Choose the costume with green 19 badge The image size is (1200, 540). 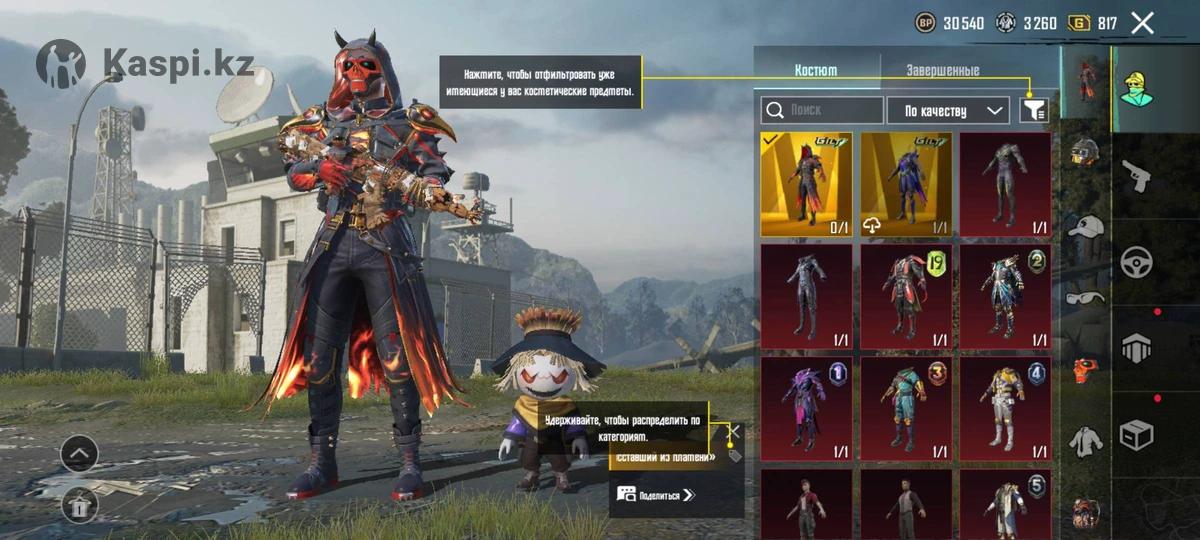906,297
